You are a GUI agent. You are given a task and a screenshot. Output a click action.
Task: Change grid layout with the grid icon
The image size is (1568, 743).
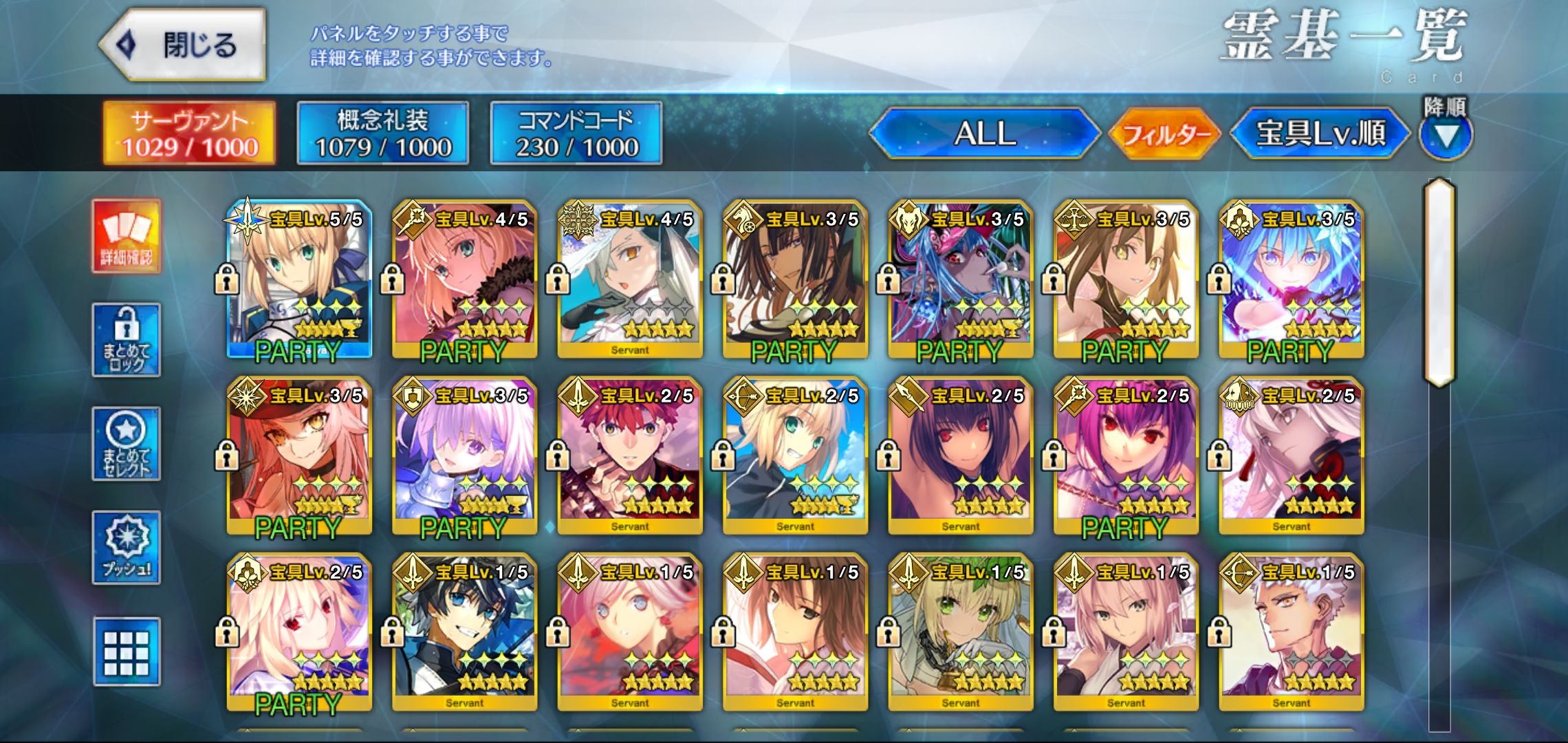pyautogui.click(x=127, y=651)
